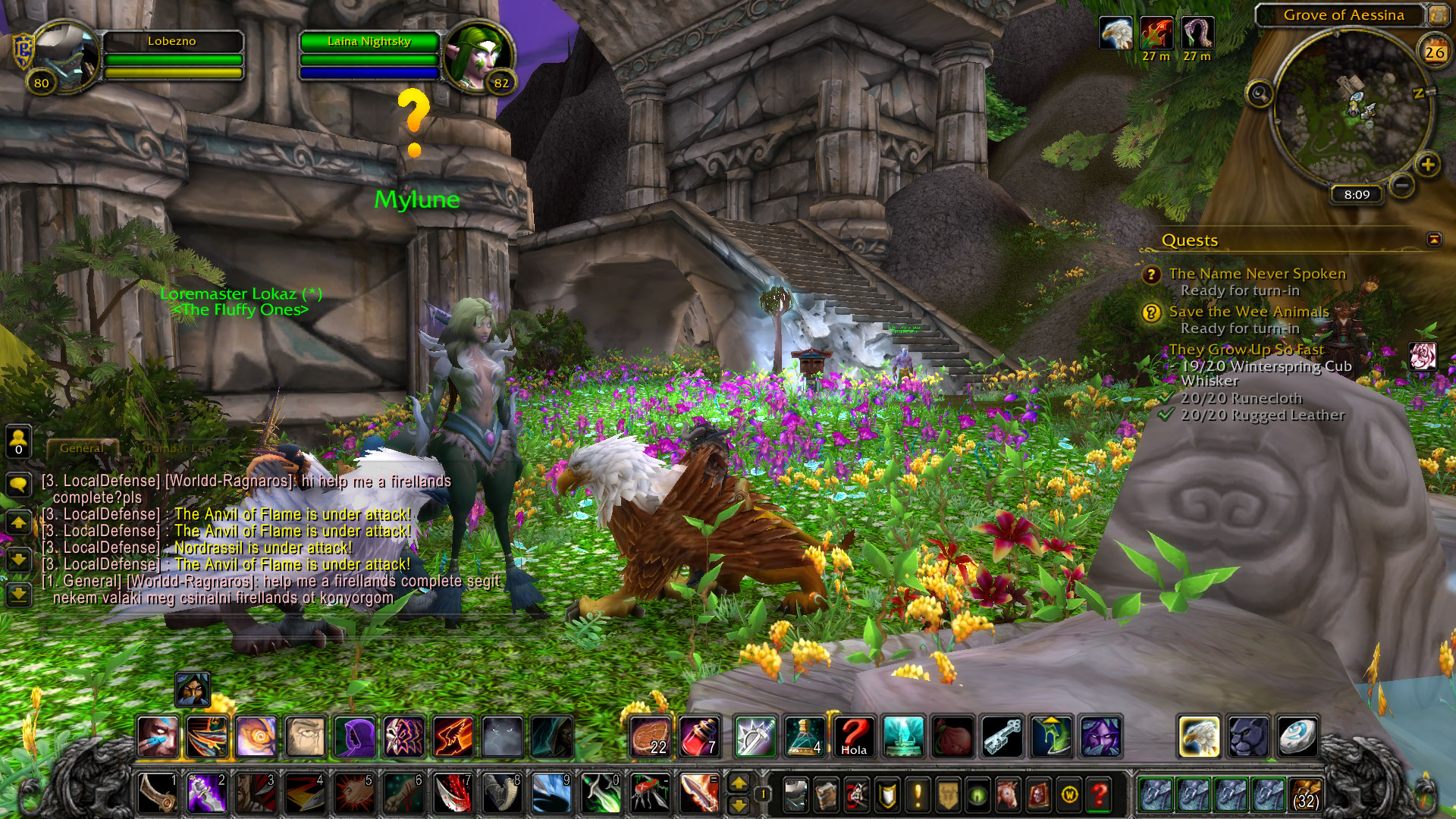Use the silver skeleton key ability
Screen dimensions: 1456x819
pos(1003,736)
